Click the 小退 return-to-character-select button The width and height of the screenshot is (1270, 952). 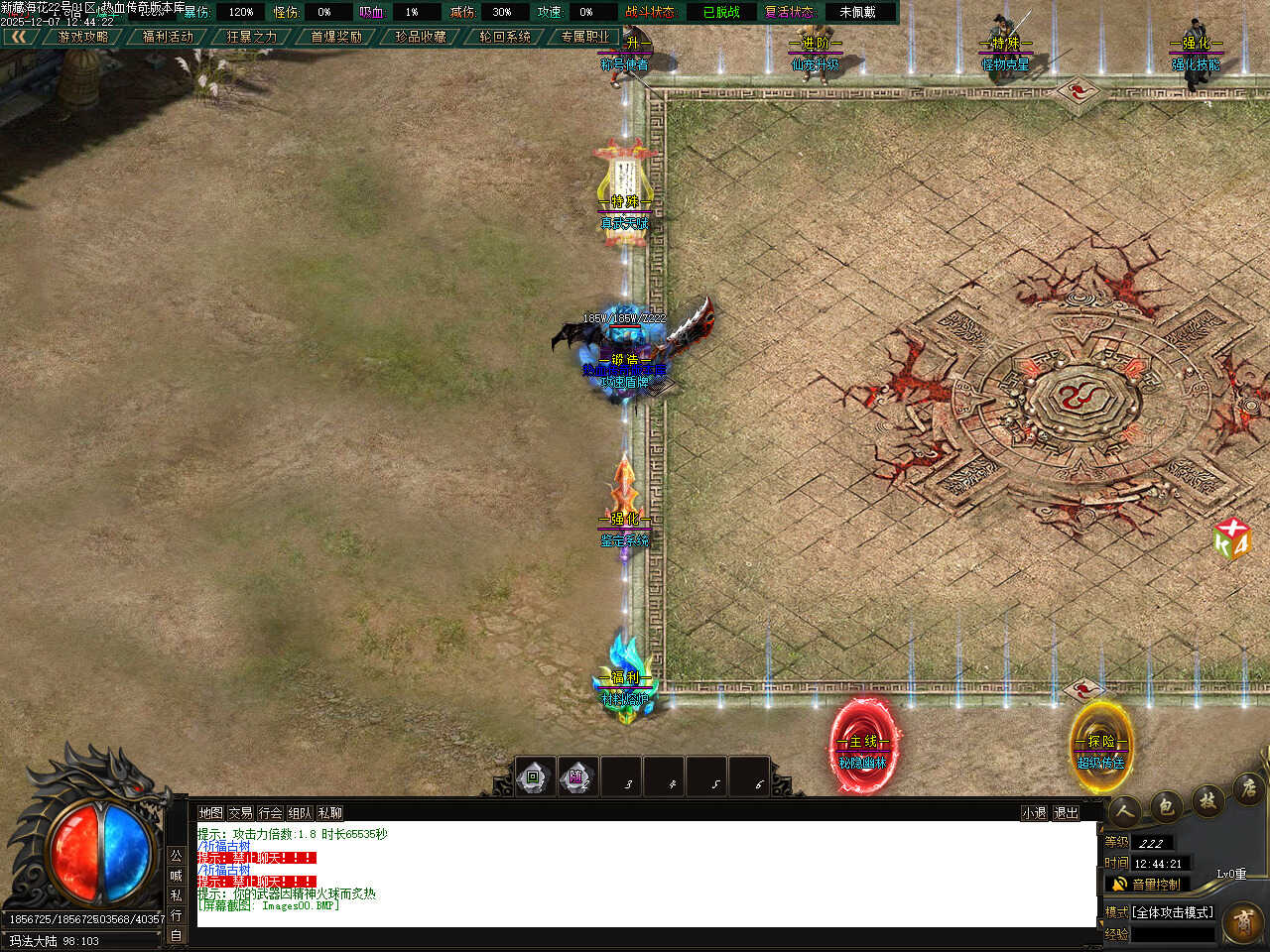[x=1034, y=812]
